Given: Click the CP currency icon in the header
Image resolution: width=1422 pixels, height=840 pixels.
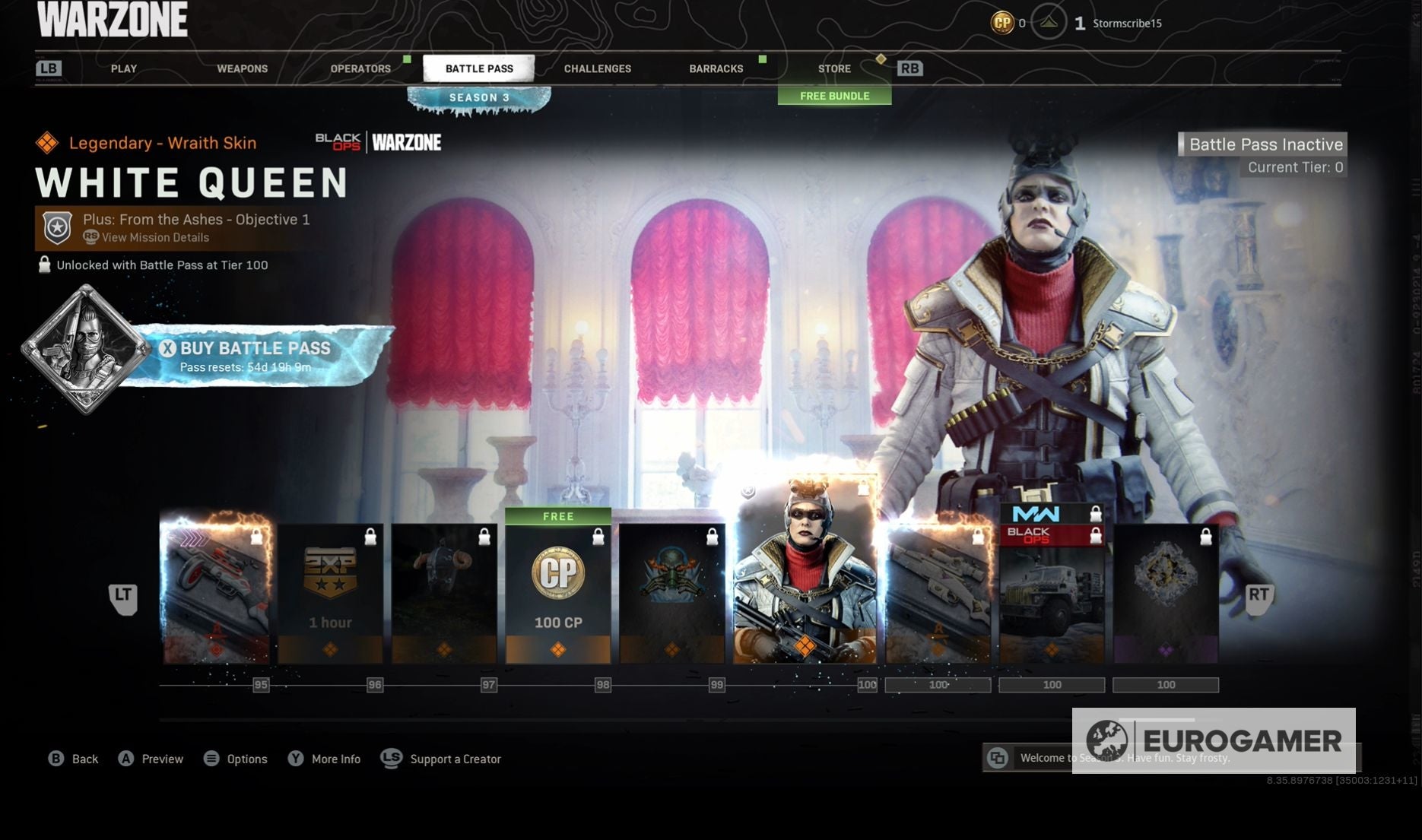Looking at the screenshot, I should 1002,23.
